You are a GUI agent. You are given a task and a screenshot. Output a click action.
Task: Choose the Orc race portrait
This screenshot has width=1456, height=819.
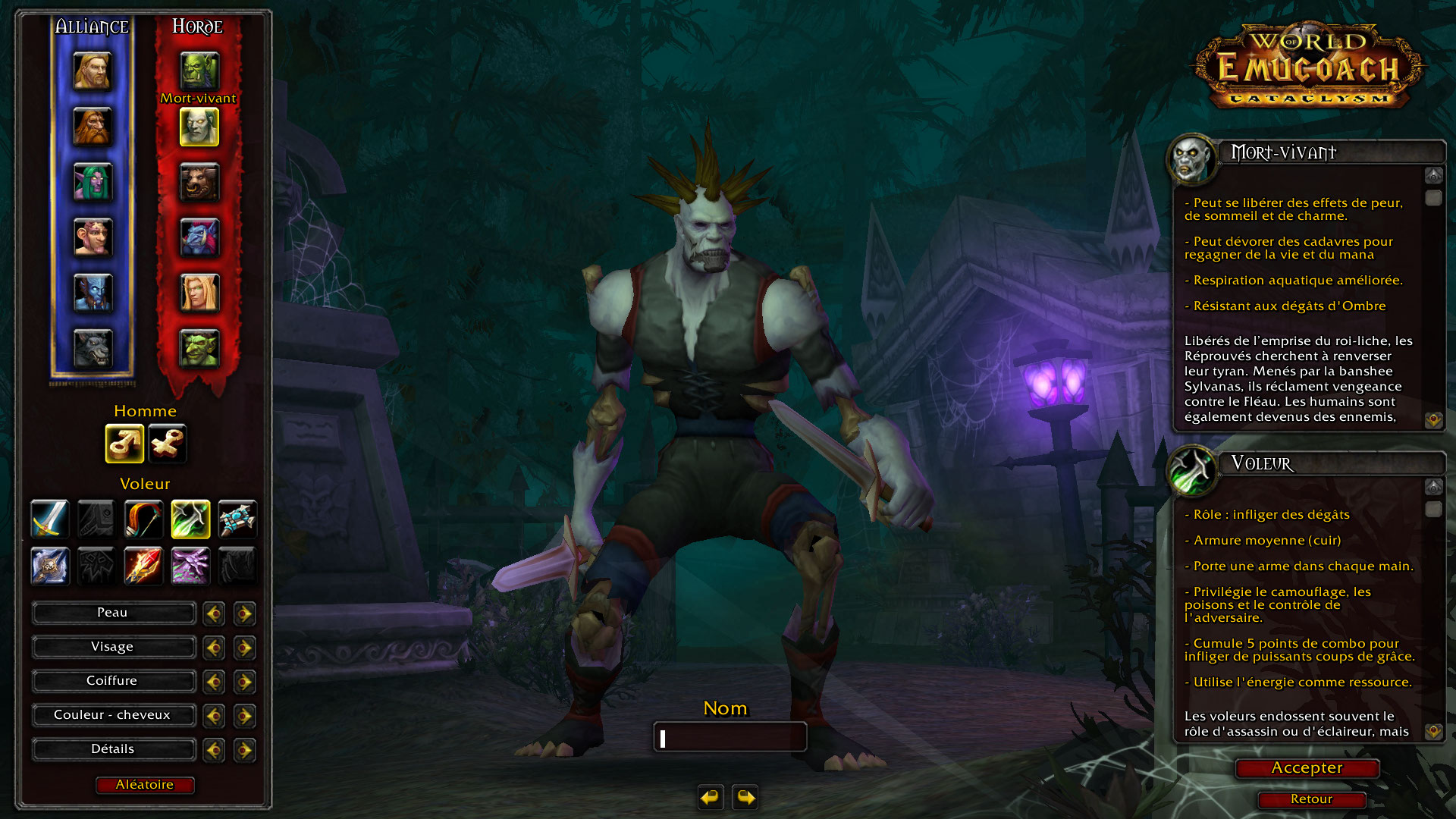199,71
